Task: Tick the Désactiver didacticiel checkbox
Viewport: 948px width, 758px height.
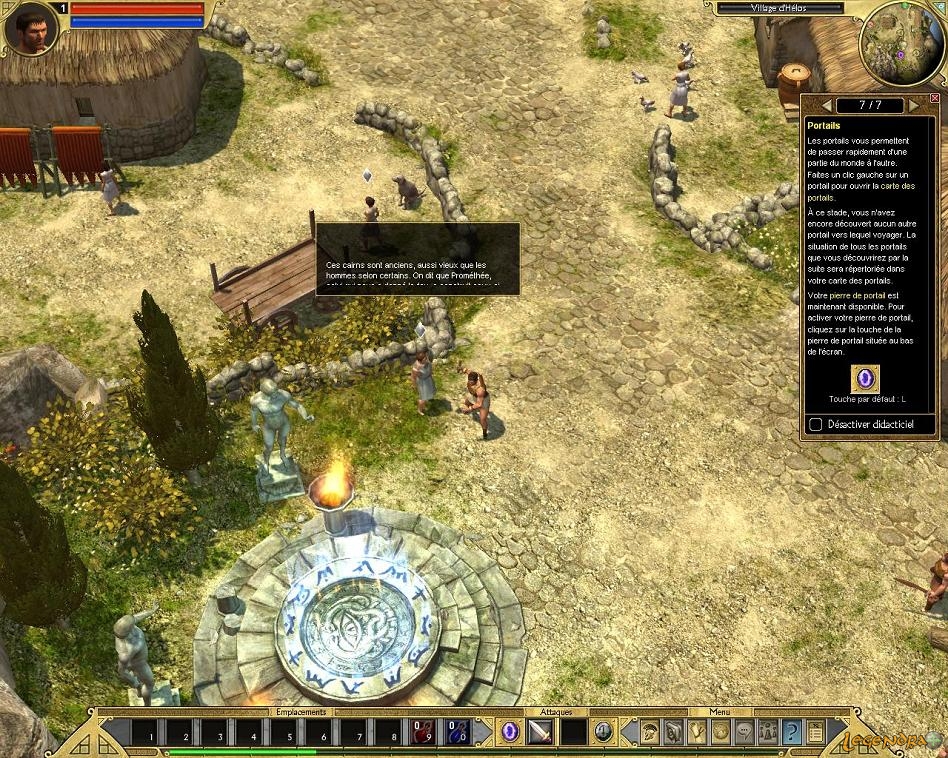Action: click(816, 425)
